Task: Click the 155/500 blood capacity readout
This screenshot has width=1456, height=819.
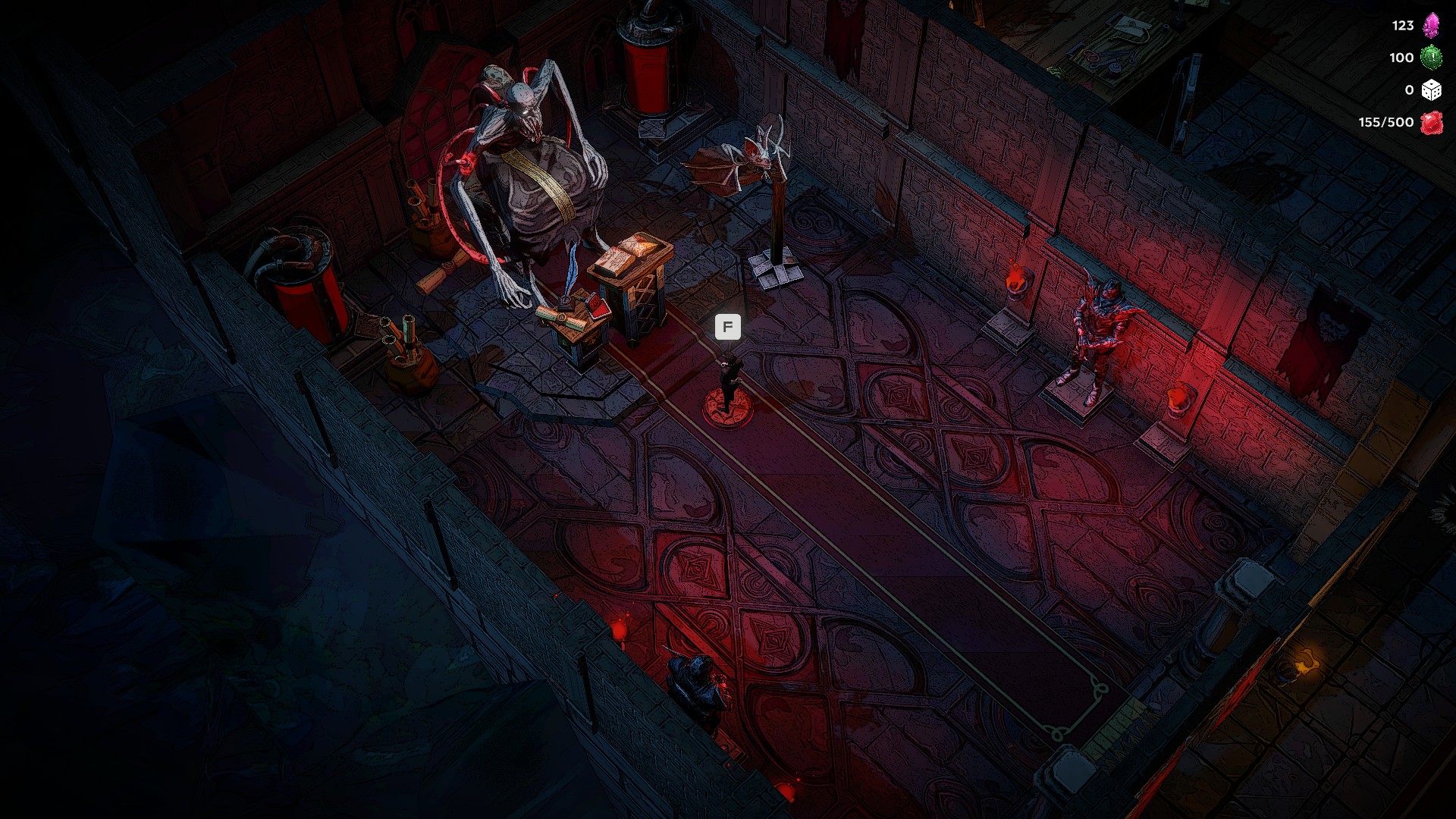Action: point(1385,122)
